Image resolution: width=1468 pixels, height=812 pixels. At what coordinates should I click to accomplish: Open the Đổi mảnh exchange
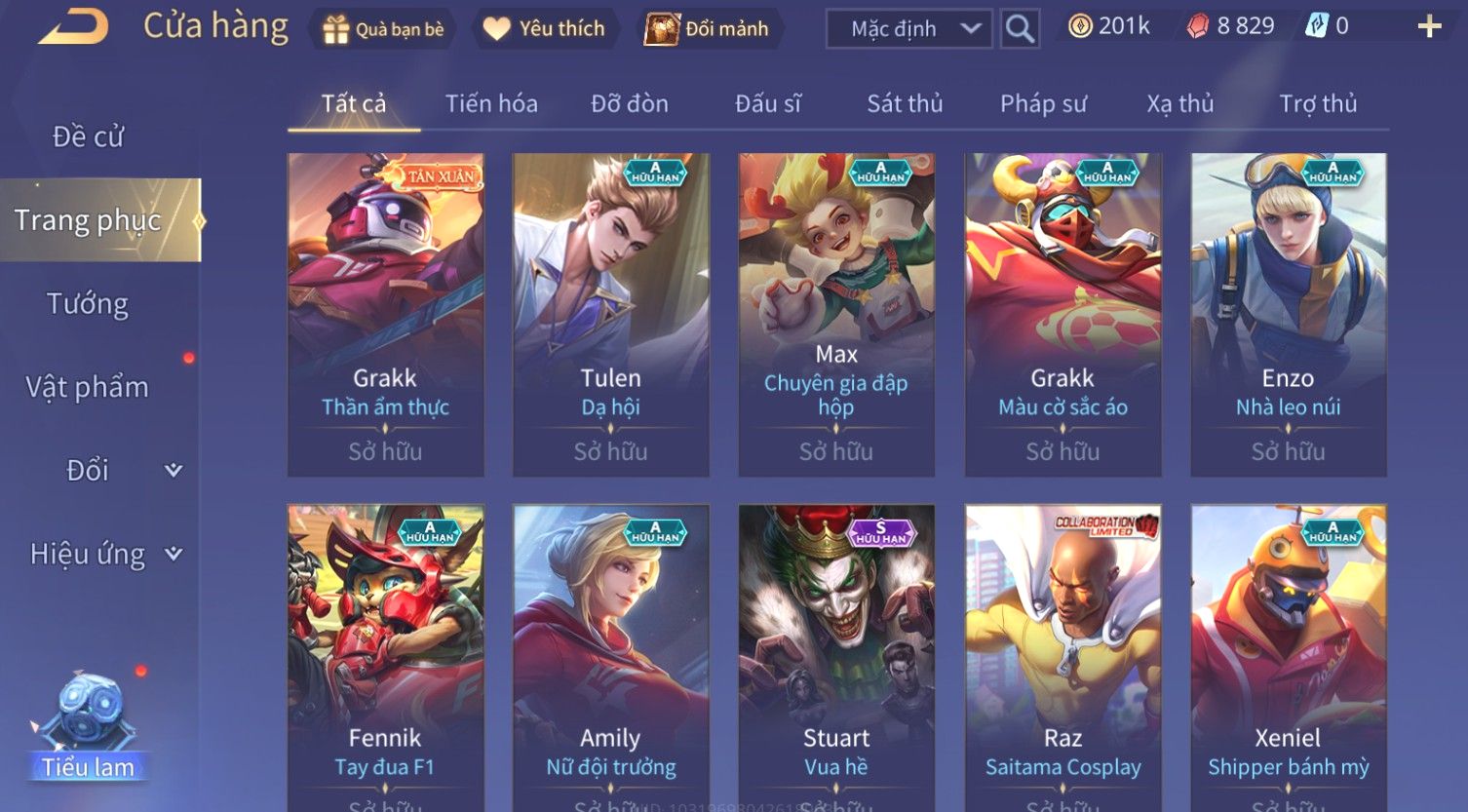click(707, 29)
